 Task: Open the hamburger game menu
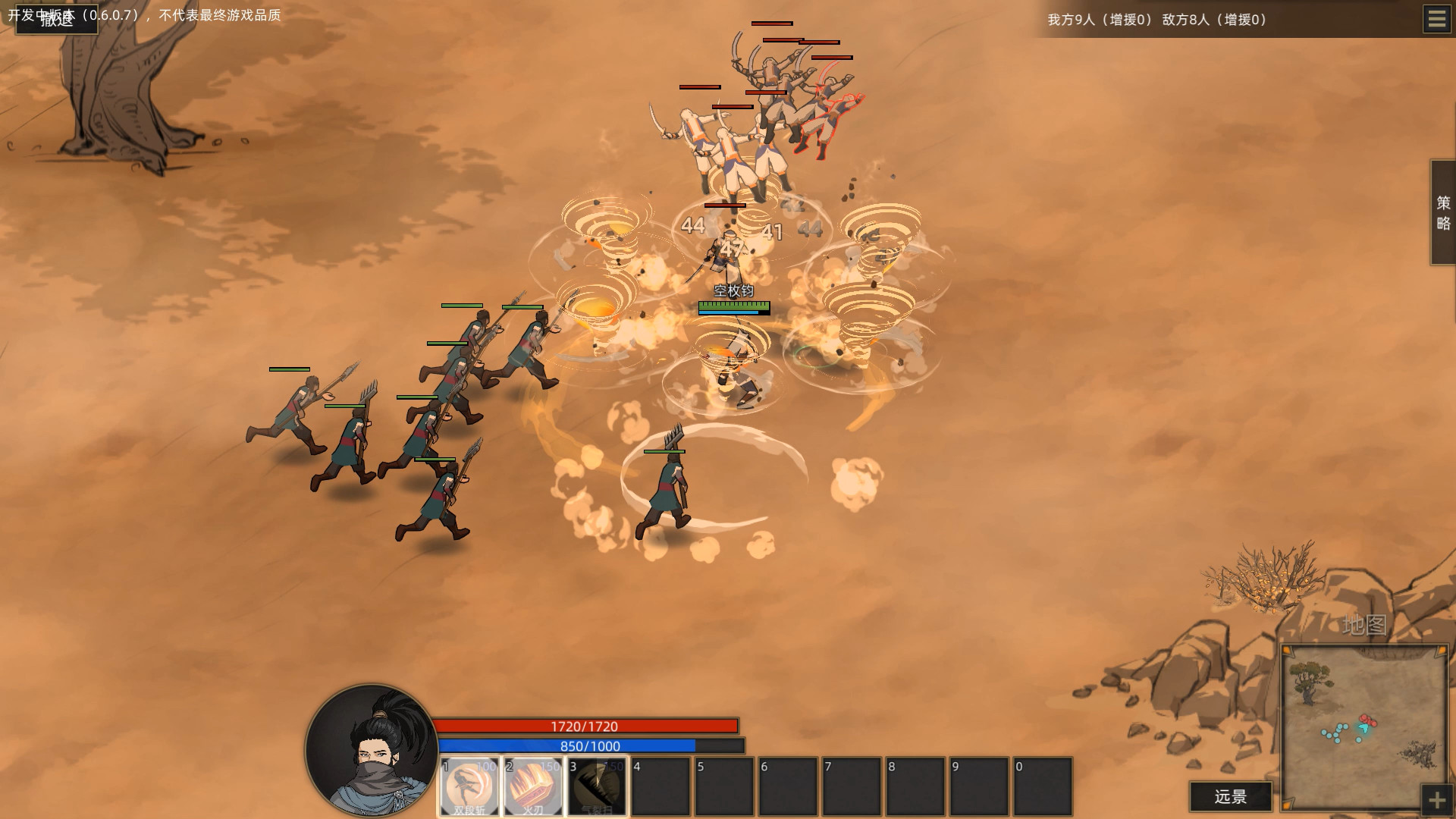click(x=1437, y=19)
